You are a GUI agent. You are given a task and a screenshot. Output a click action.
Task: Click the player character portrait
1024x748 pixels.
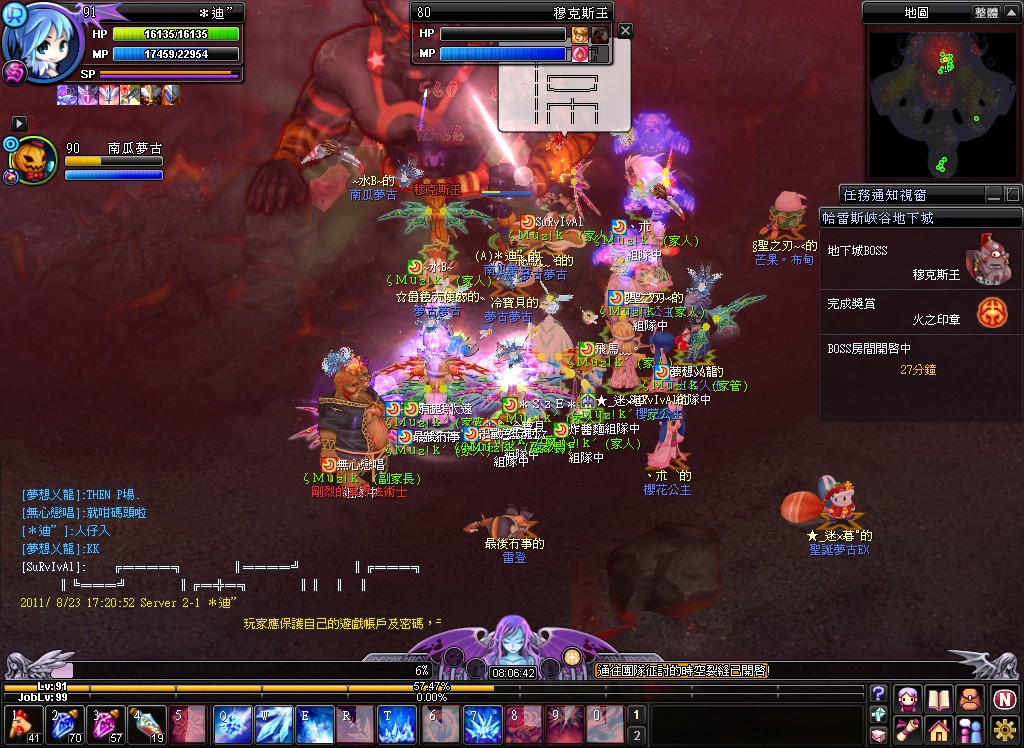(40, 38)
